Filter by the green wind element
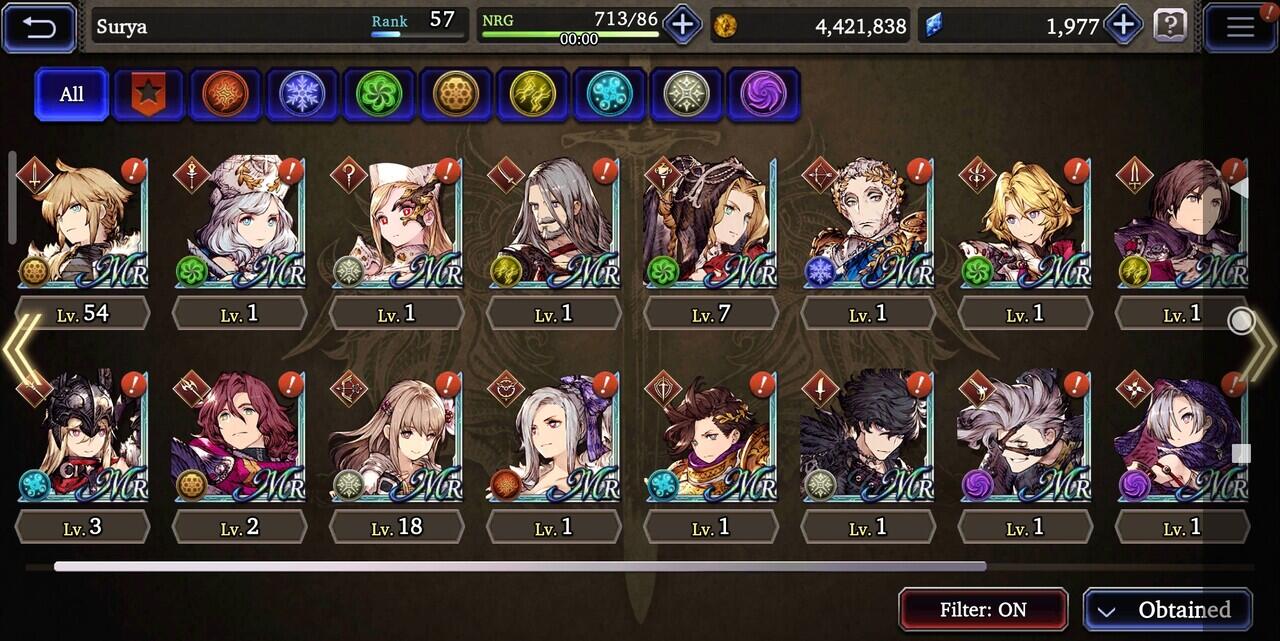 (379, 95)
